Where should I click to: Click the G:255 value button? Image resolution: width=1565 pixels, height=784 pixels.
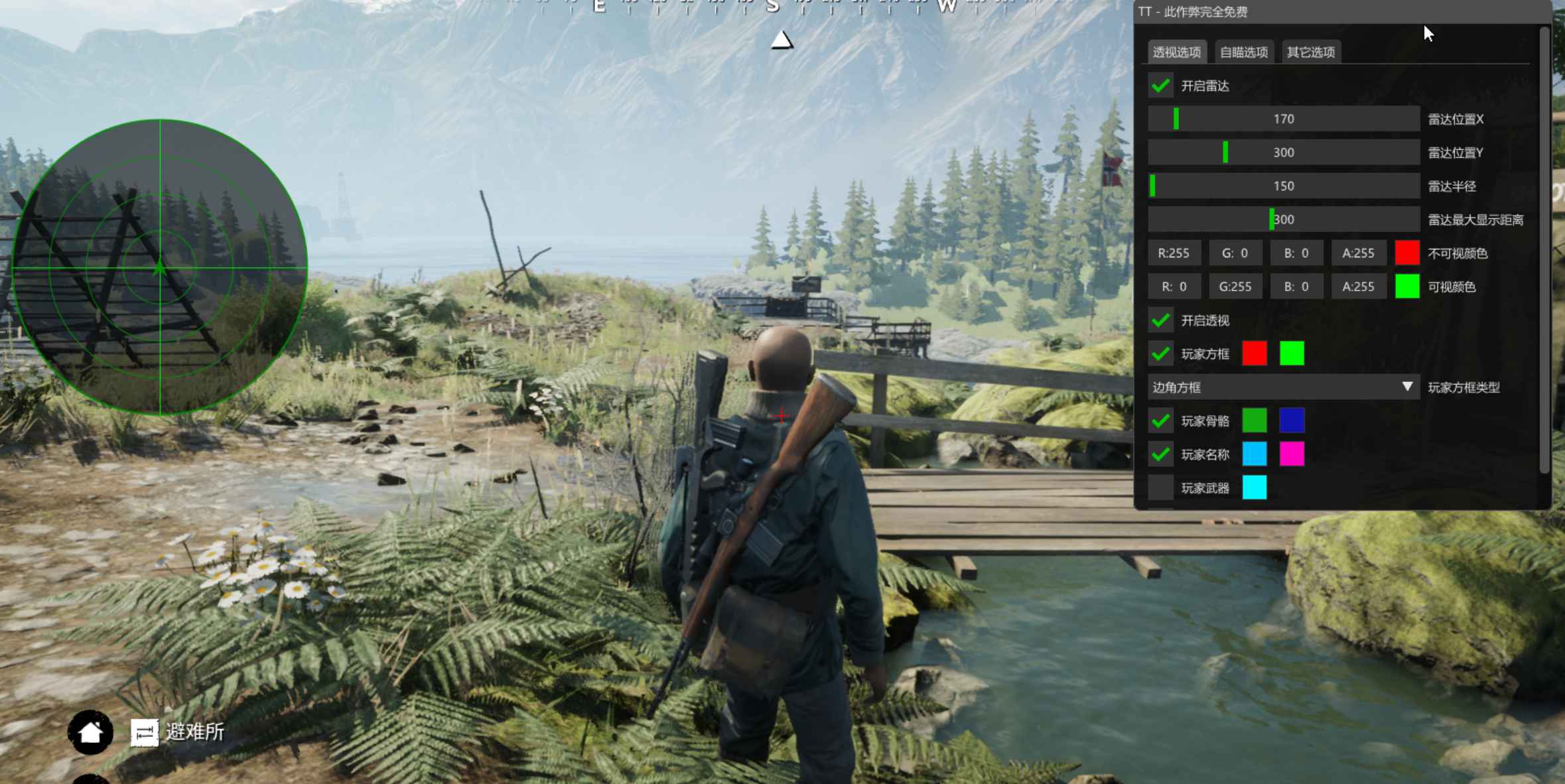pyautogui.click(x=1236, y=286)
